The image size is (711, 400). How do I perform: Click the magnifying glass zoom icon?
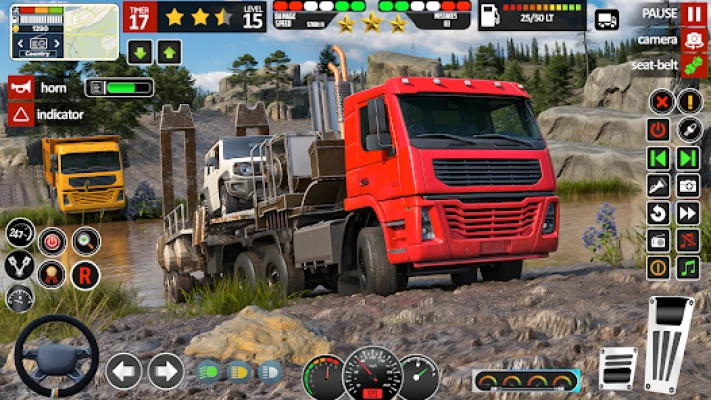(x=85, y=241)
